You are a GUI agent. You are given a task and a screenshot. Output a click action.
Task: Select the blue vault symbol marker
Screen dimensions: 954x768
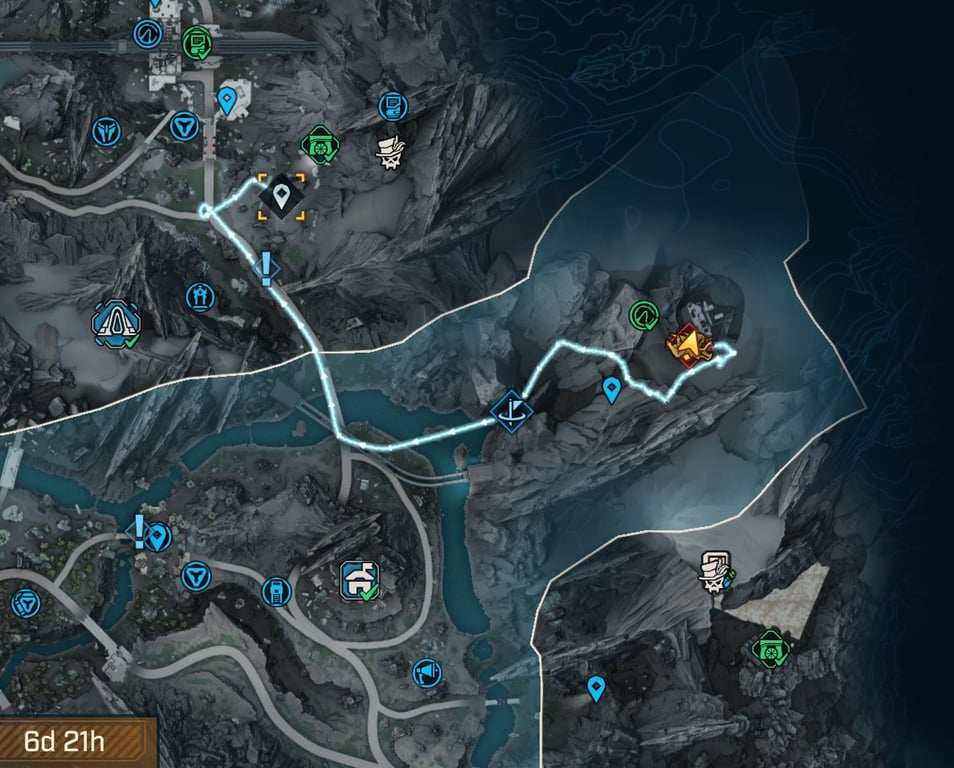point(24,603)
